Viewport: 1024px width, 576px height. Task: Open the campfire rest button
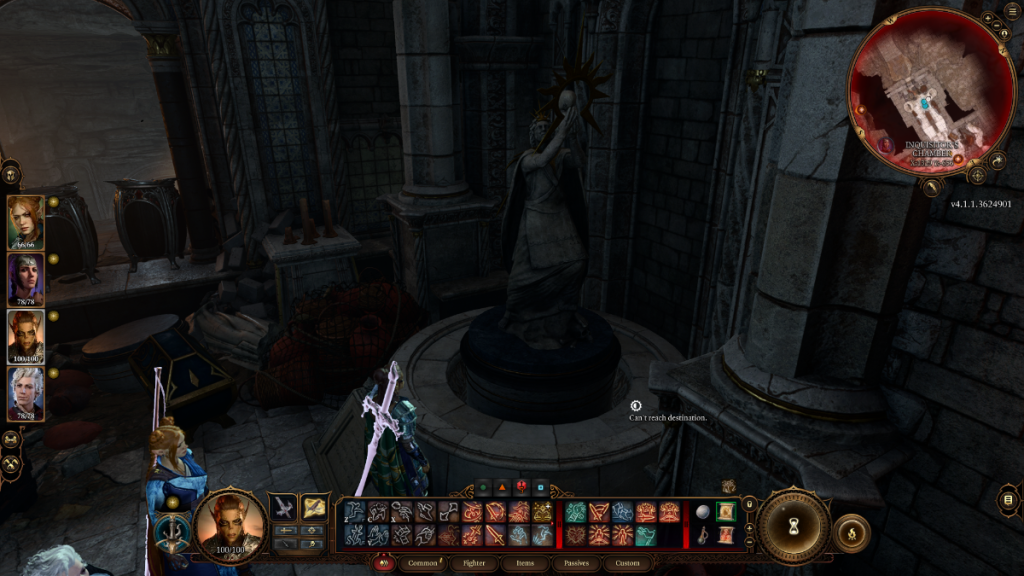851,533
